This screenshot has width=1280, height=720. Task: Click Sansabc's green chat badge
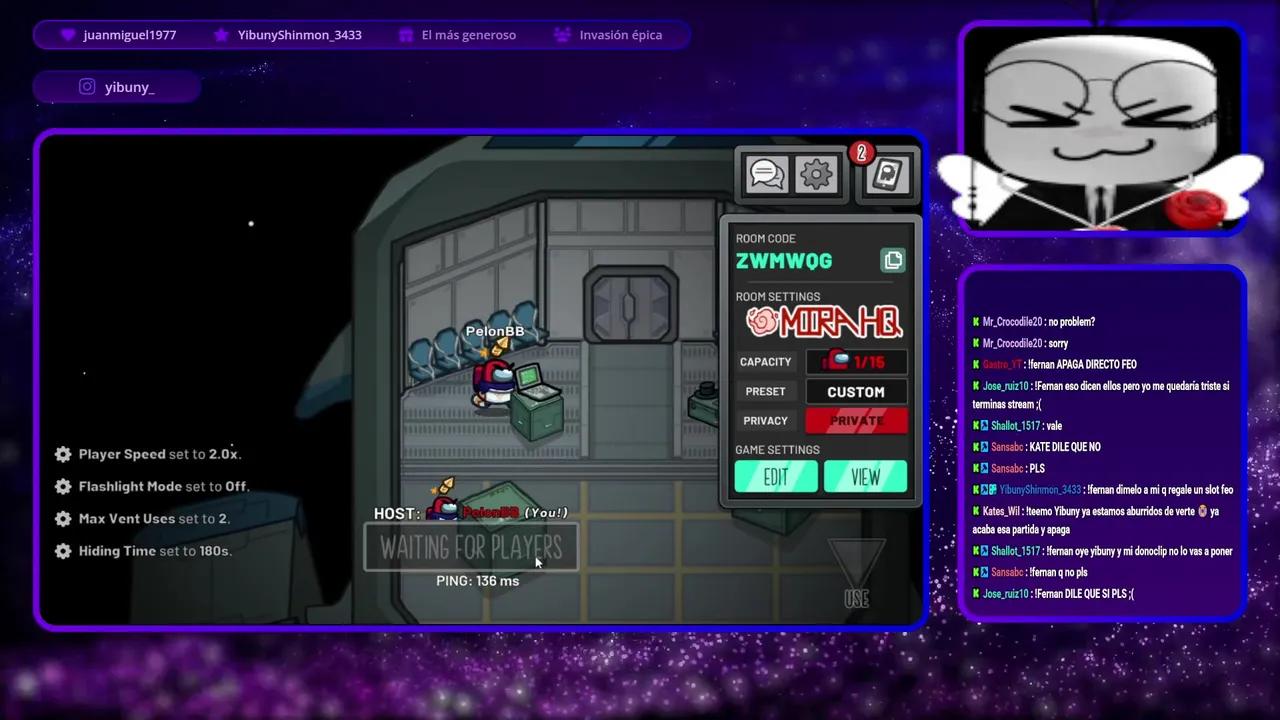pyautogui.click(x=975, y=447)
